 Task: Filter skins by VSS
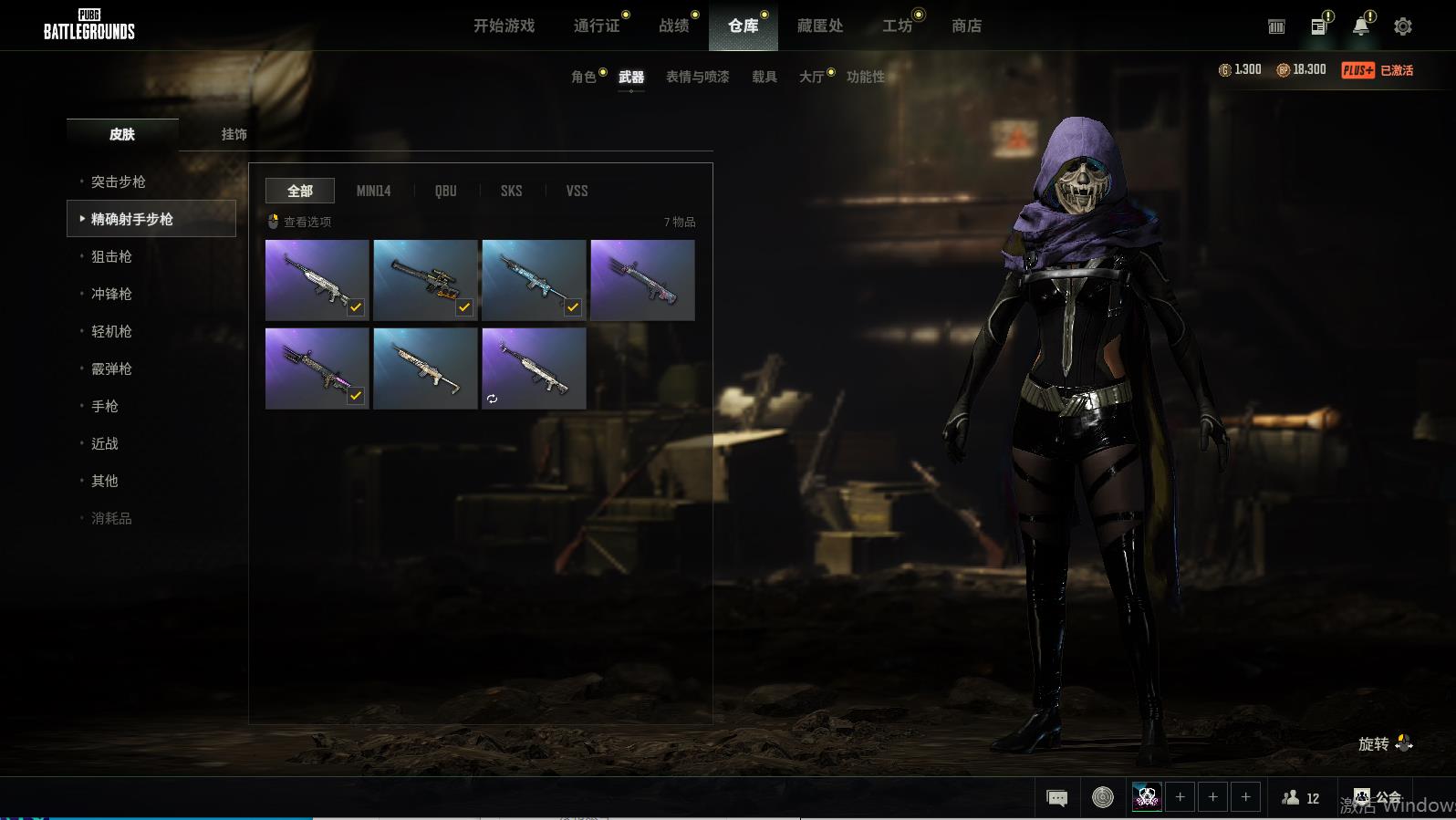tap(577, 191)
